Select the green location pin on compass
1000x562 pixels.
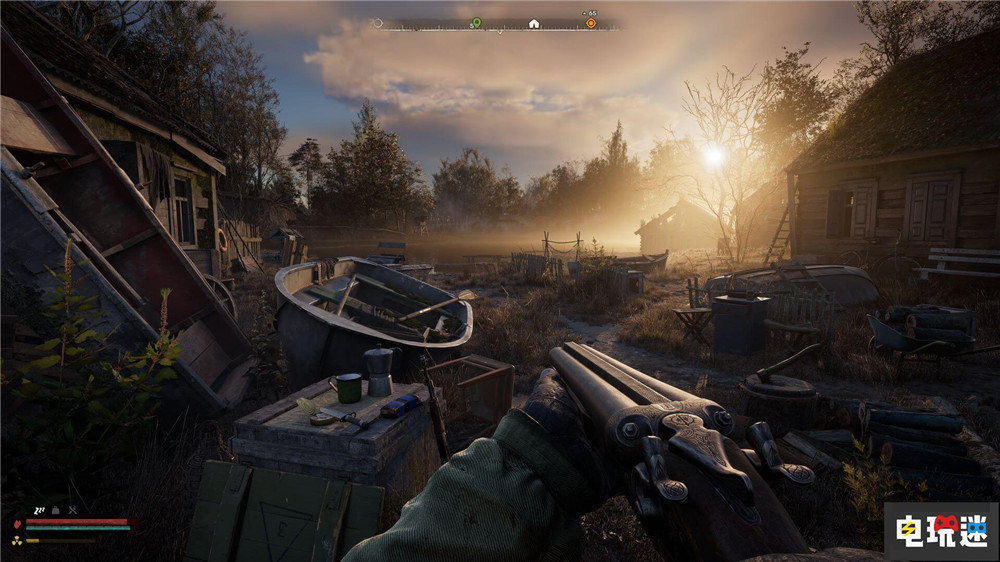point(476,23)
